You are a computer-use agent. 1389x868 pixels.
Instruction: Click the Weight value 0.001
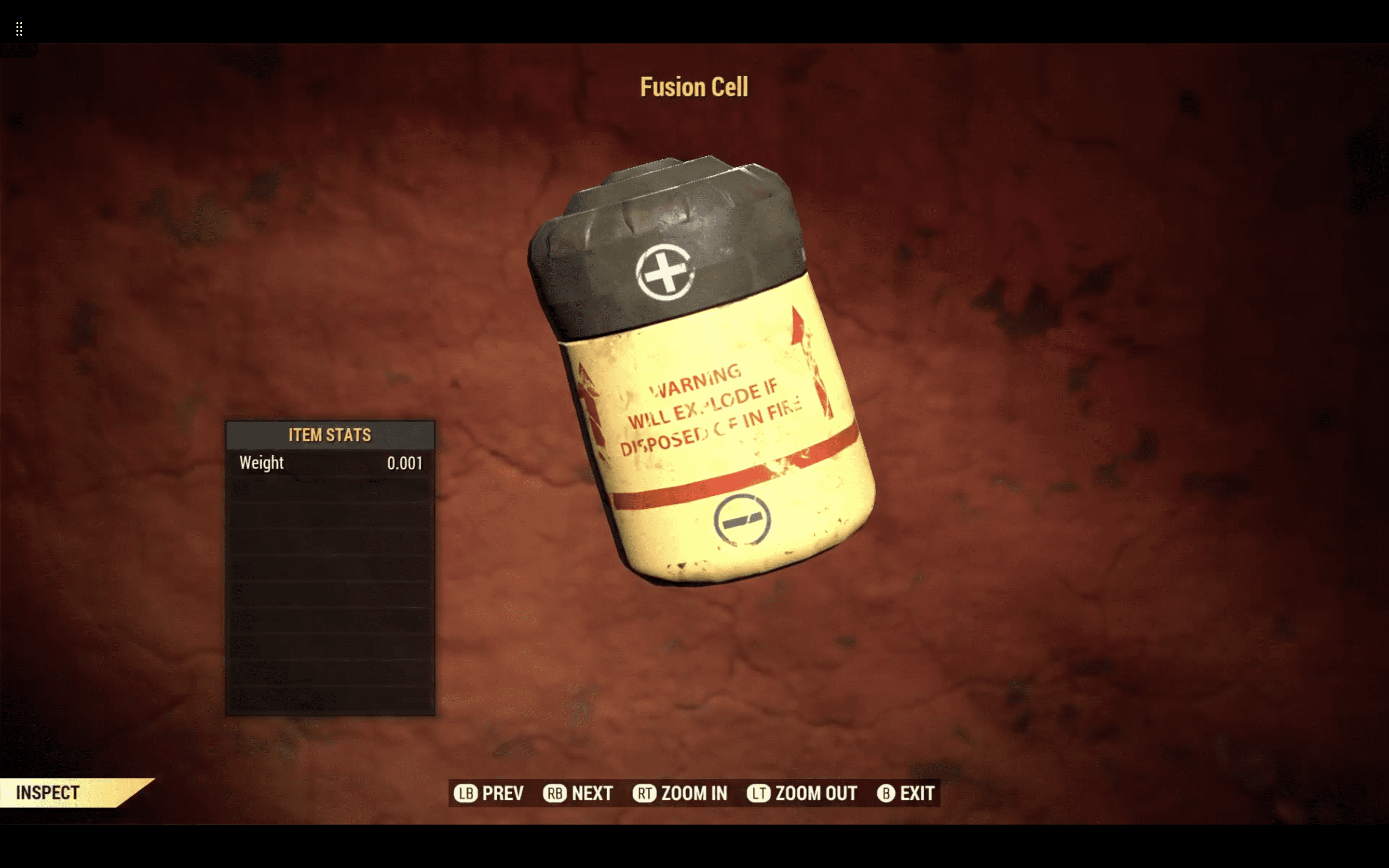[405, 463]
